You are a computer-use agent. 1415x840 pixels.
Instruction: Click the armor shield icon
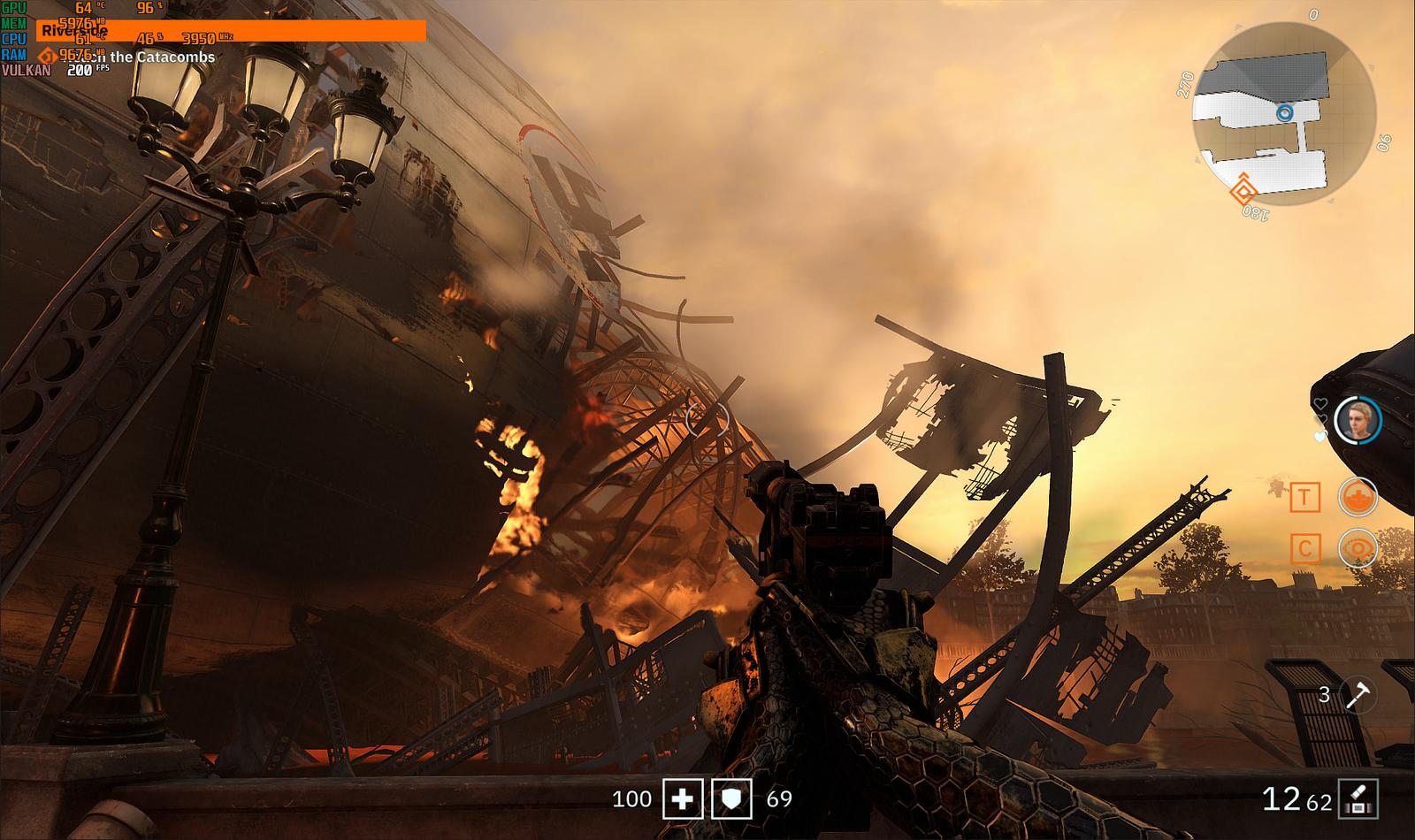tap(731, 799)
